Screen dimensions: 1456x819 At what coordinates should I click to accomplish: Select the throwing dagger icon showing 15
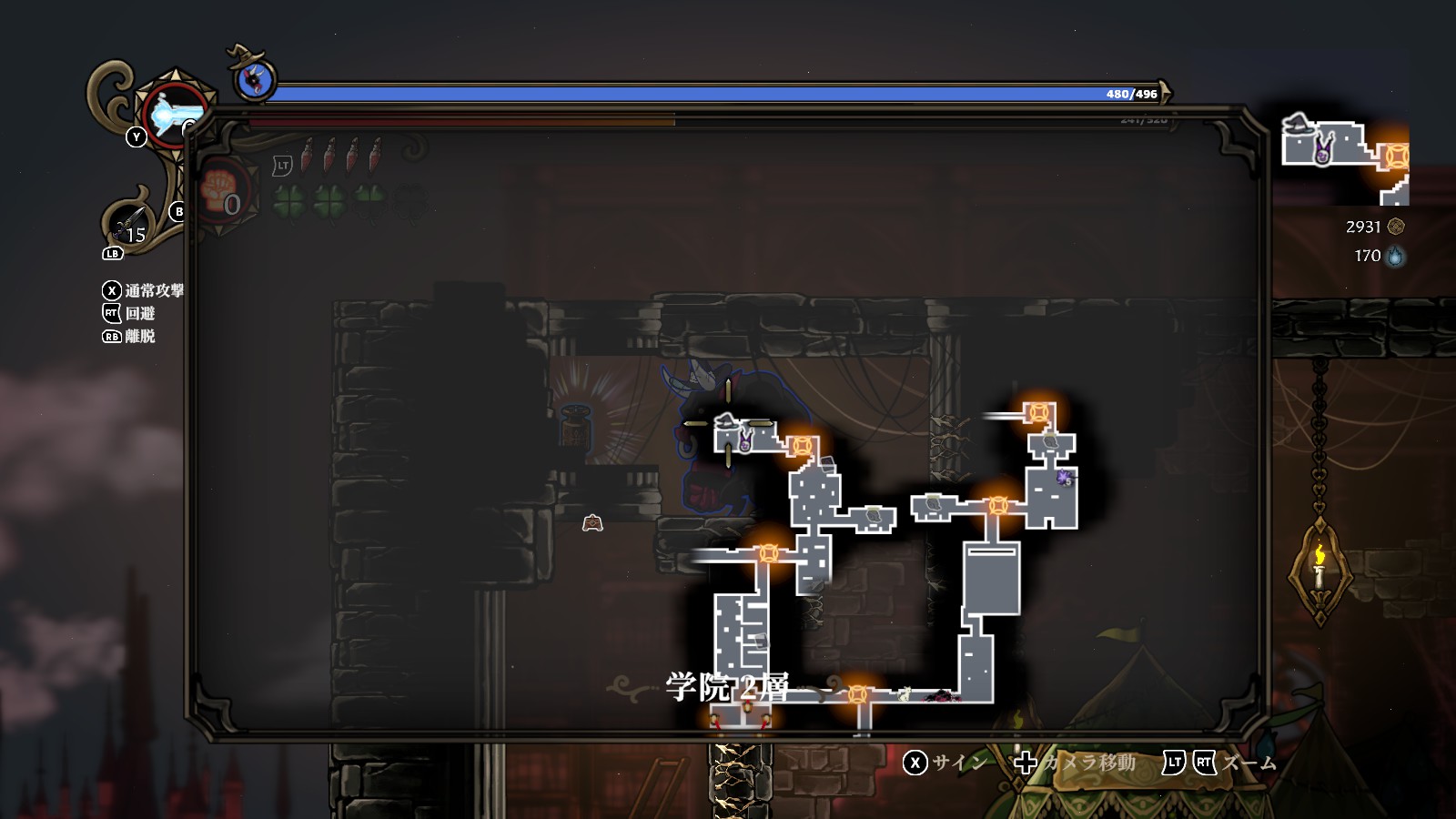(129, 225)
